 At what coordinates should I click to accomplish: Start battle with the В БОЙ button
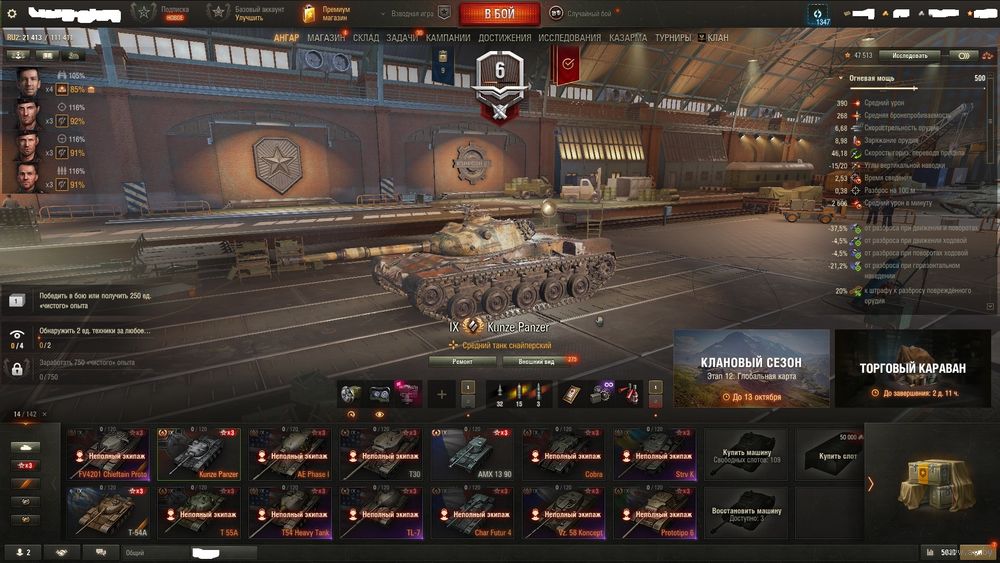click(499, 14)
